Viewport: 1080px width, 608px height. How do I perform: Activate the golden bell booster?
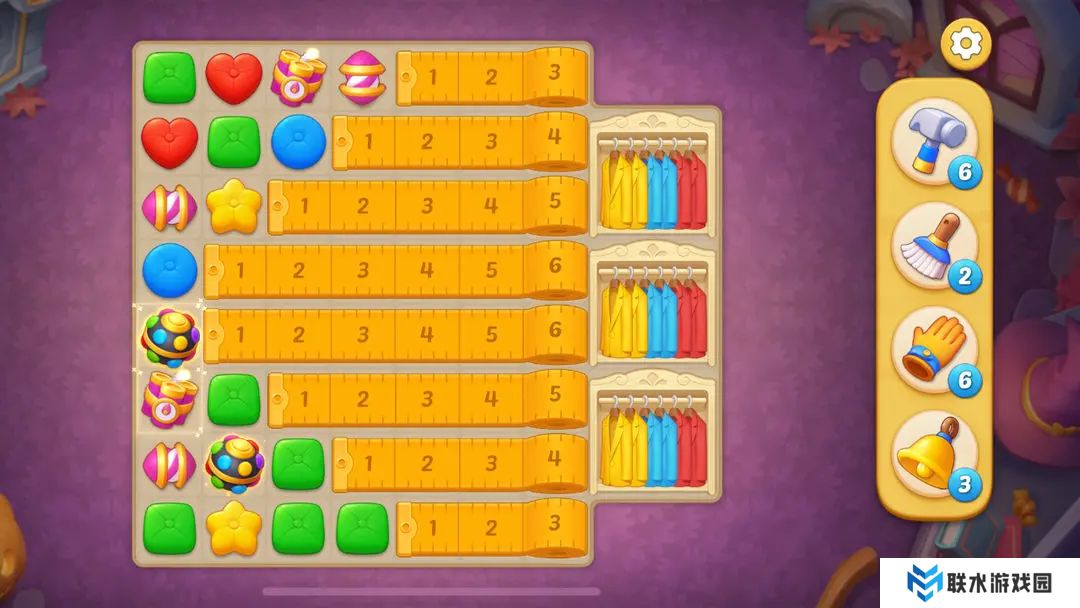point(933,454)
